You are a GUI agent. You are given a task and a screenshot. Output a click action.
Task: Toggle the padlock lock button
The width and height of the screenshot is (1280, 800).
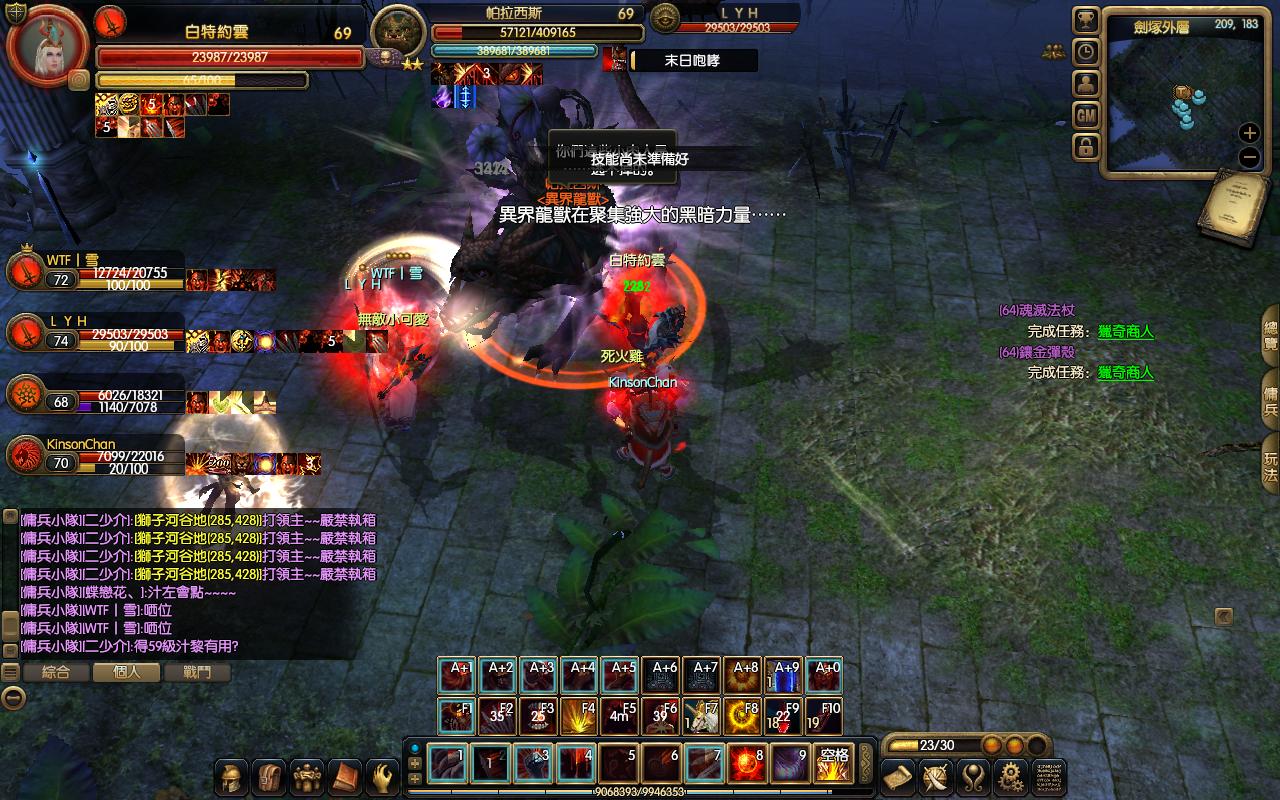[1086, 148]
